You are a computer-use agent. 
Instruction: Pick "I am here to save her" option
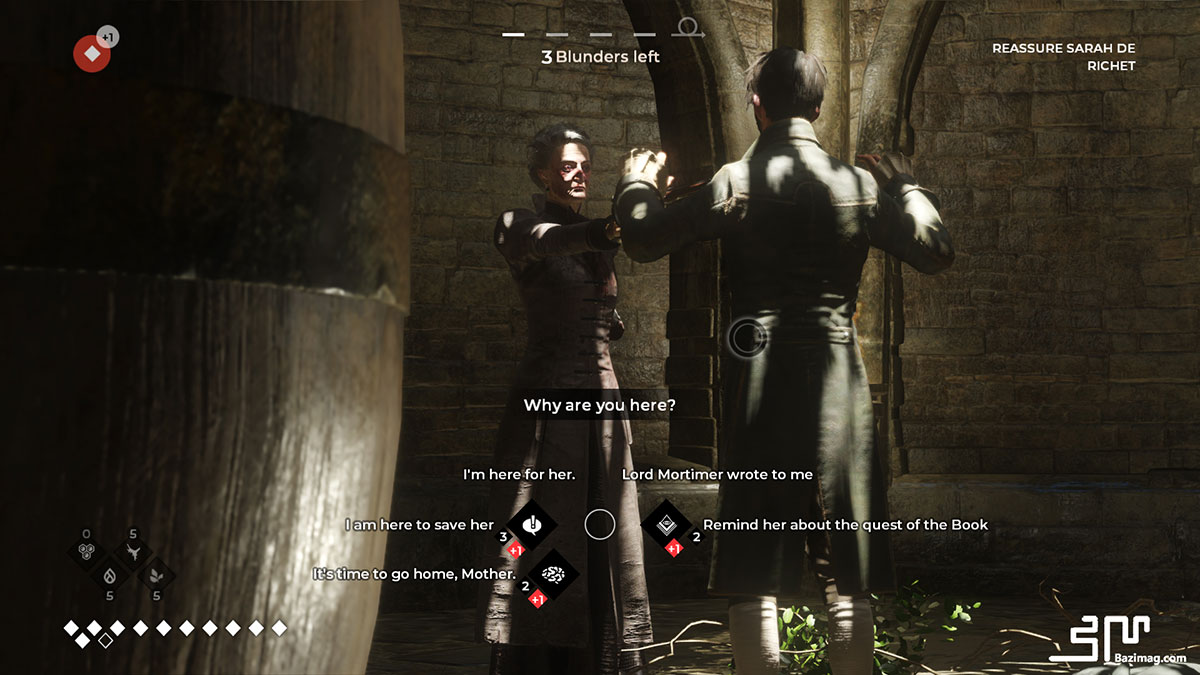coord(420,524)
